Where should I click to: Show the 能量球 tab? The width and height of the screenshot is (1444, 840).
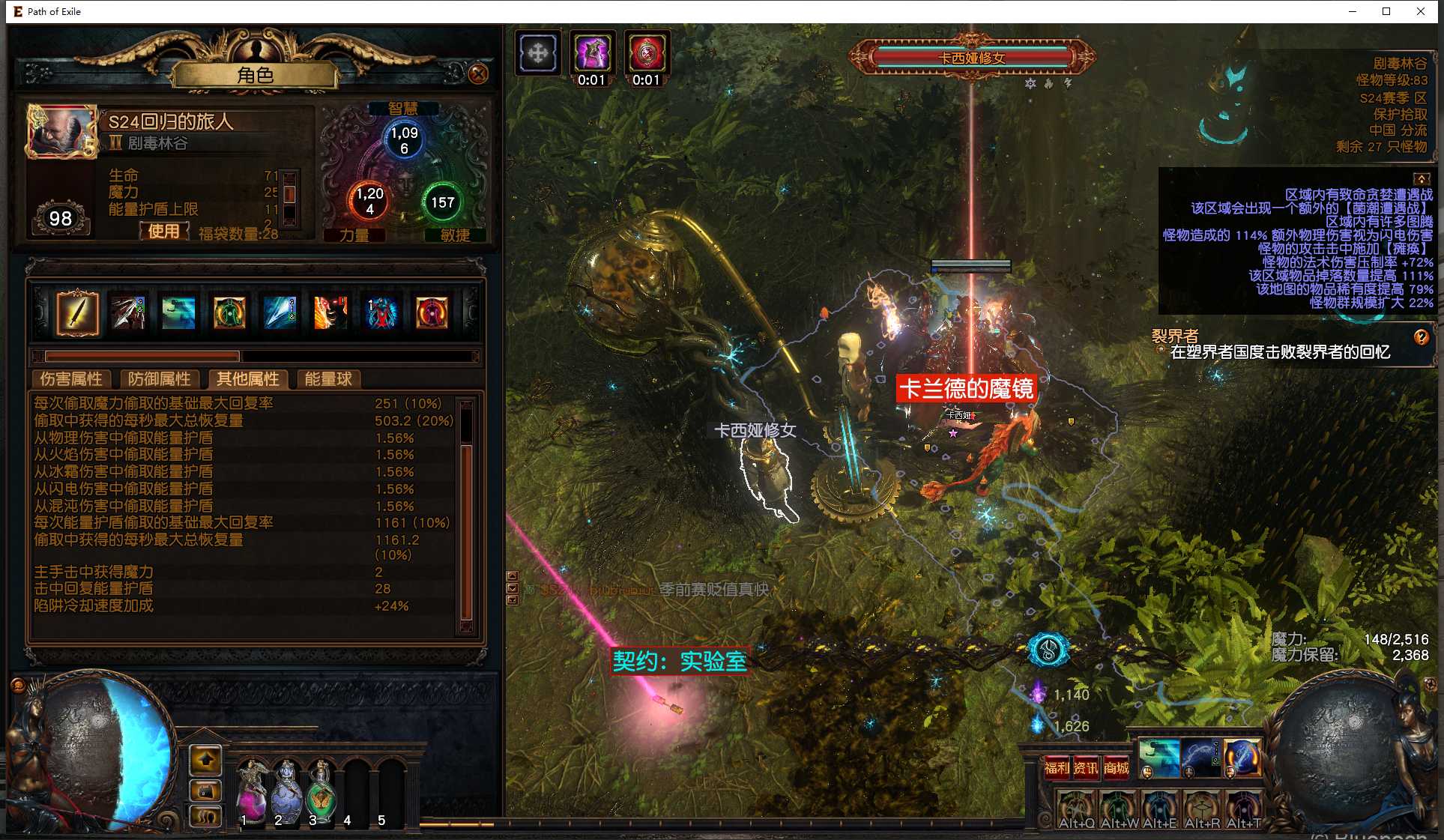328,379
